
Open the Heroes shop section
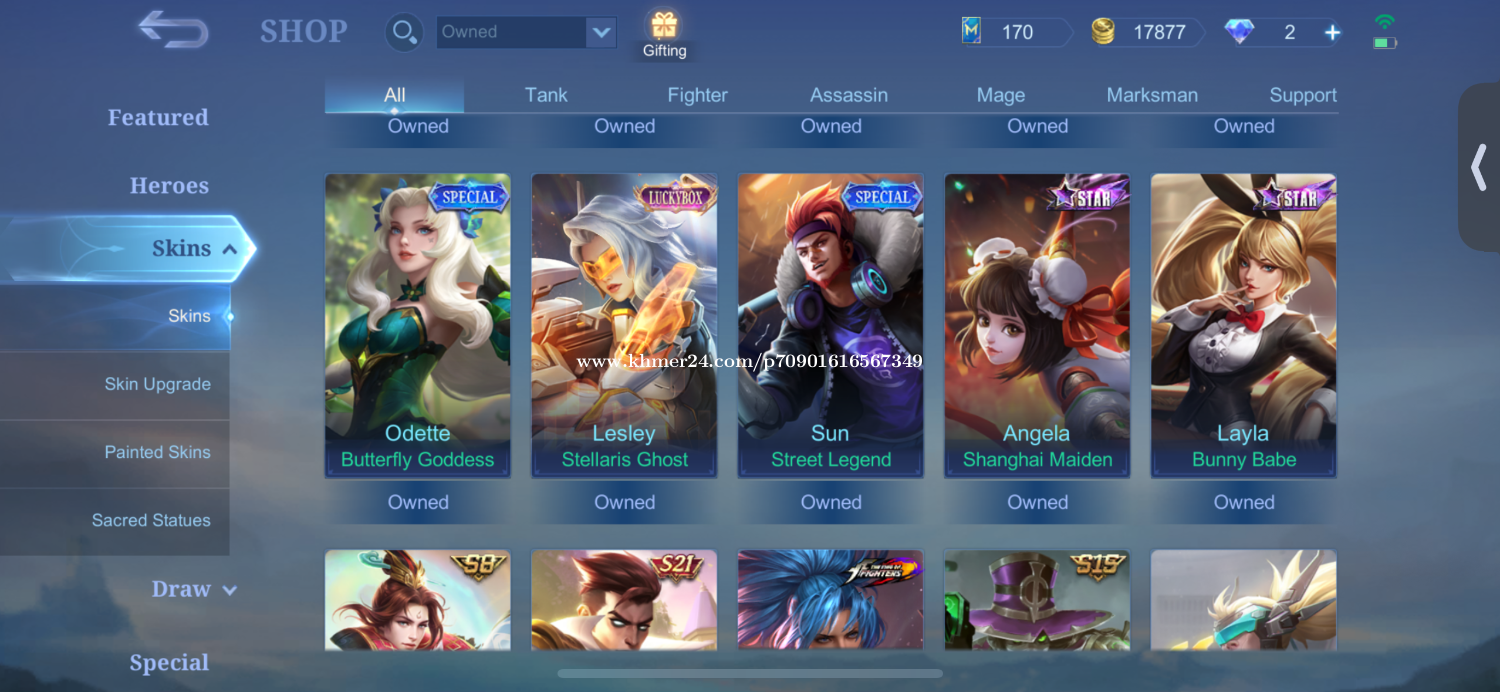pos(169,186)
